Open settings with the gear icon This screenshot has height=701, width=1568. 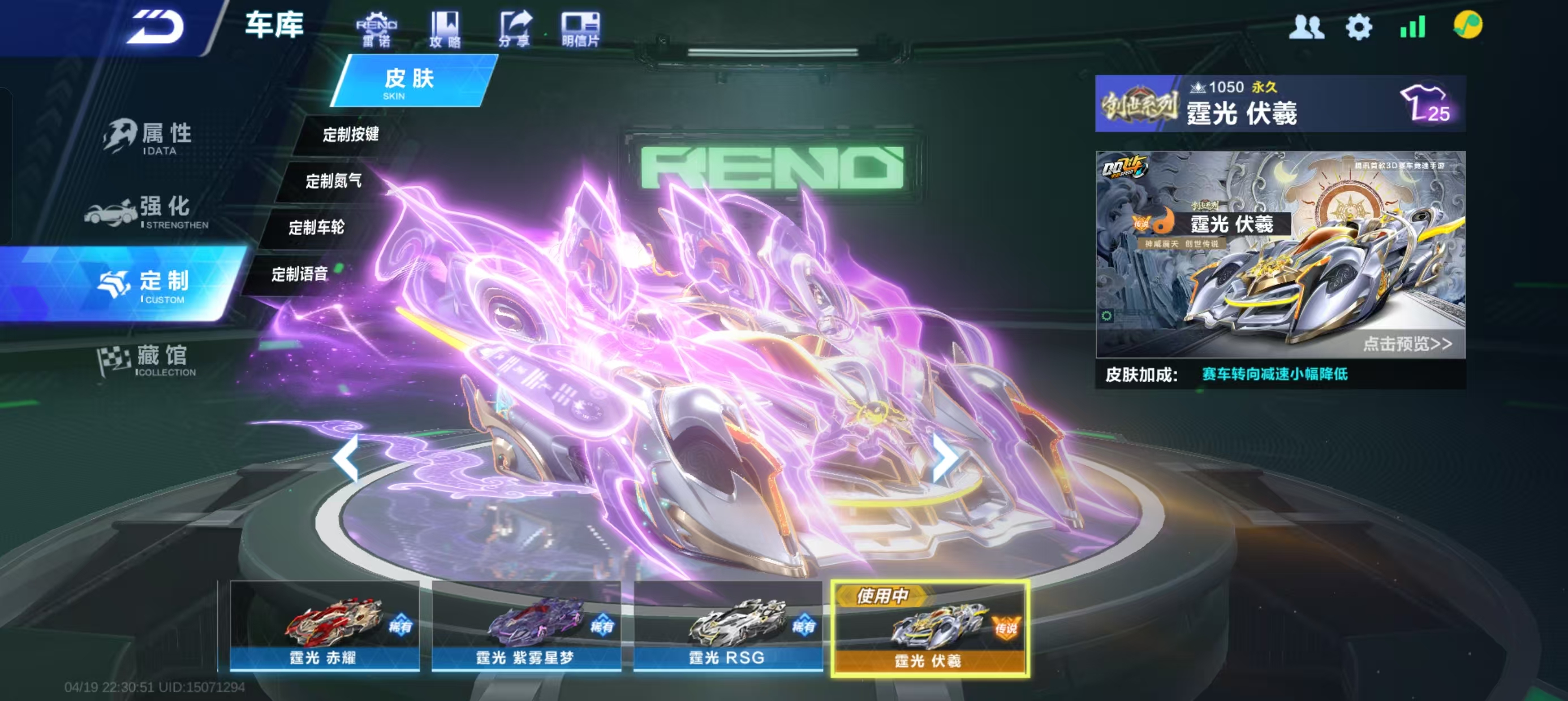pyautogui.click(x=1359, y=27)
